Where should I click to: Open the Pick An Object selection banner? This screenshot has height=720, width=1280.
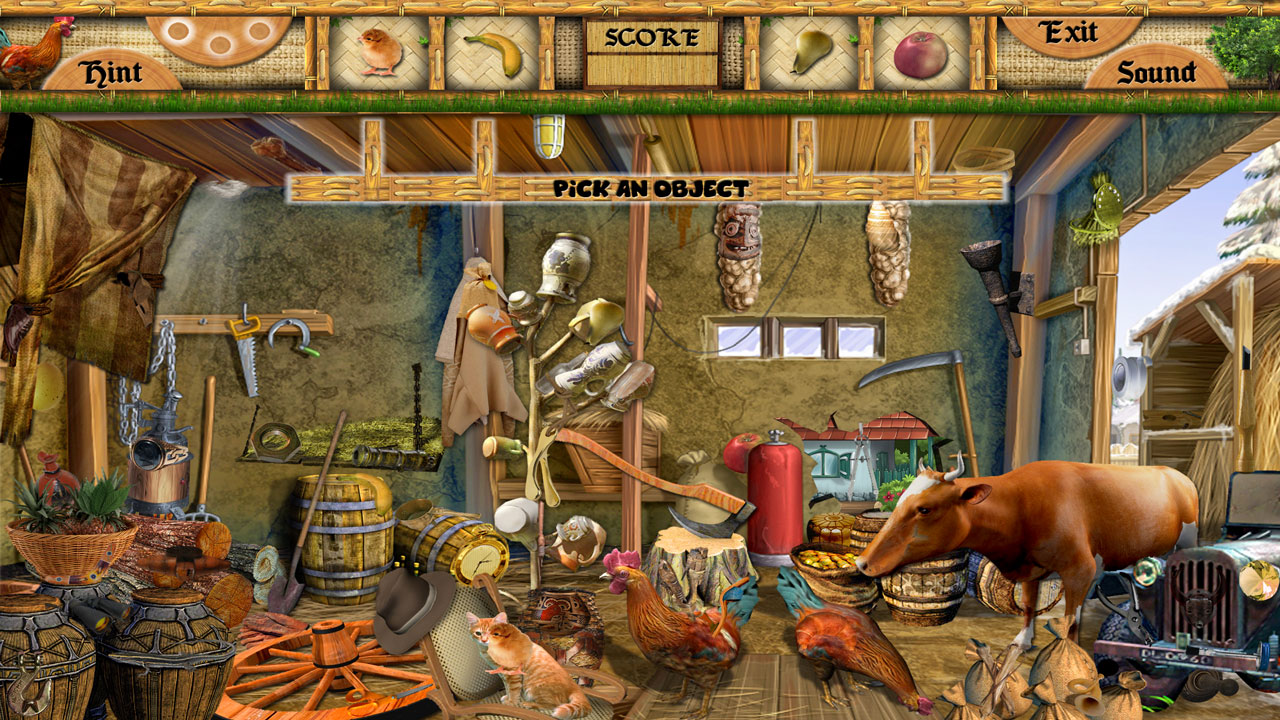[x=651, y=185]
